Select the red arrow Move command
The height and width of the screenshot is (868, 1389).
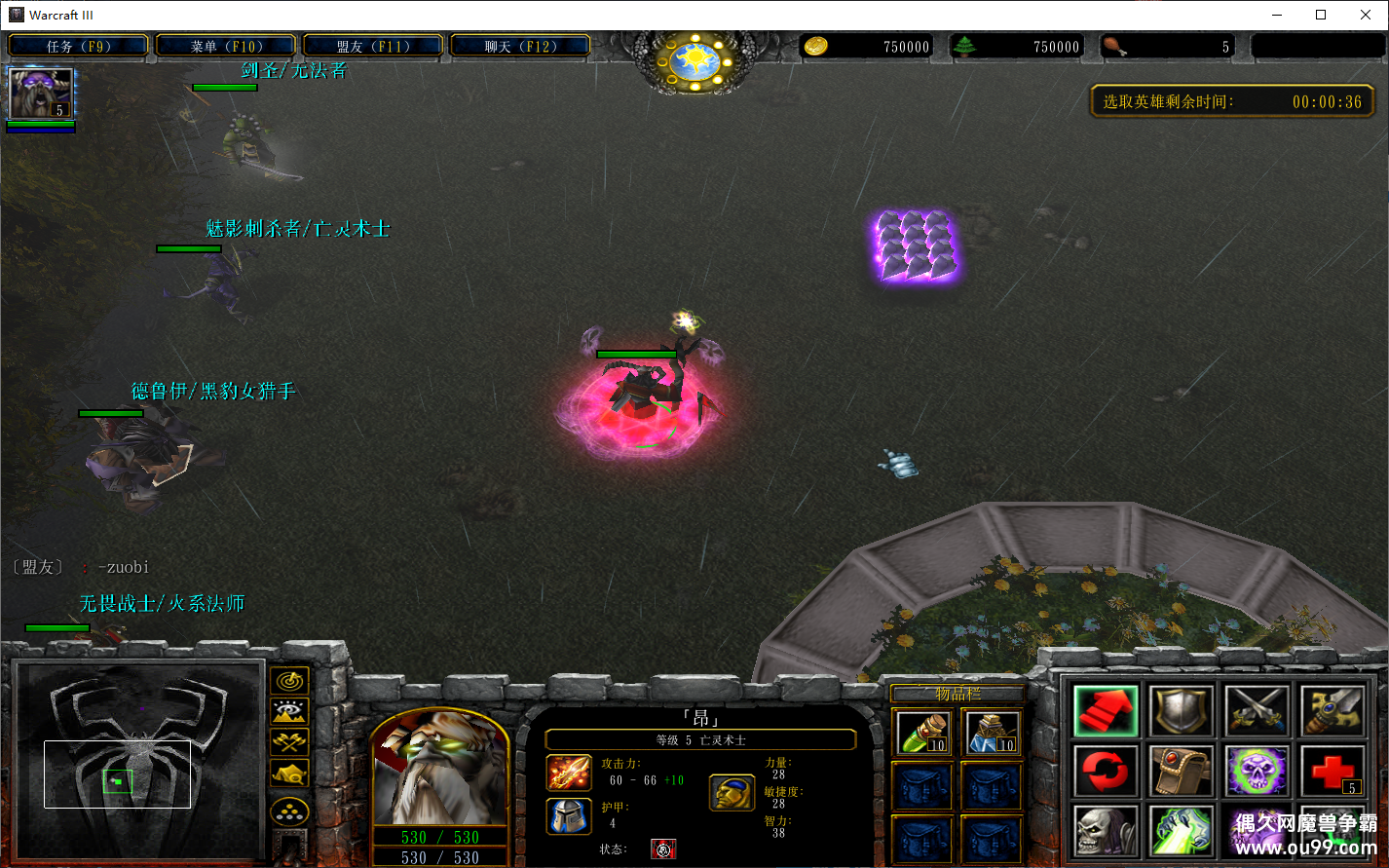point(1106,711)
